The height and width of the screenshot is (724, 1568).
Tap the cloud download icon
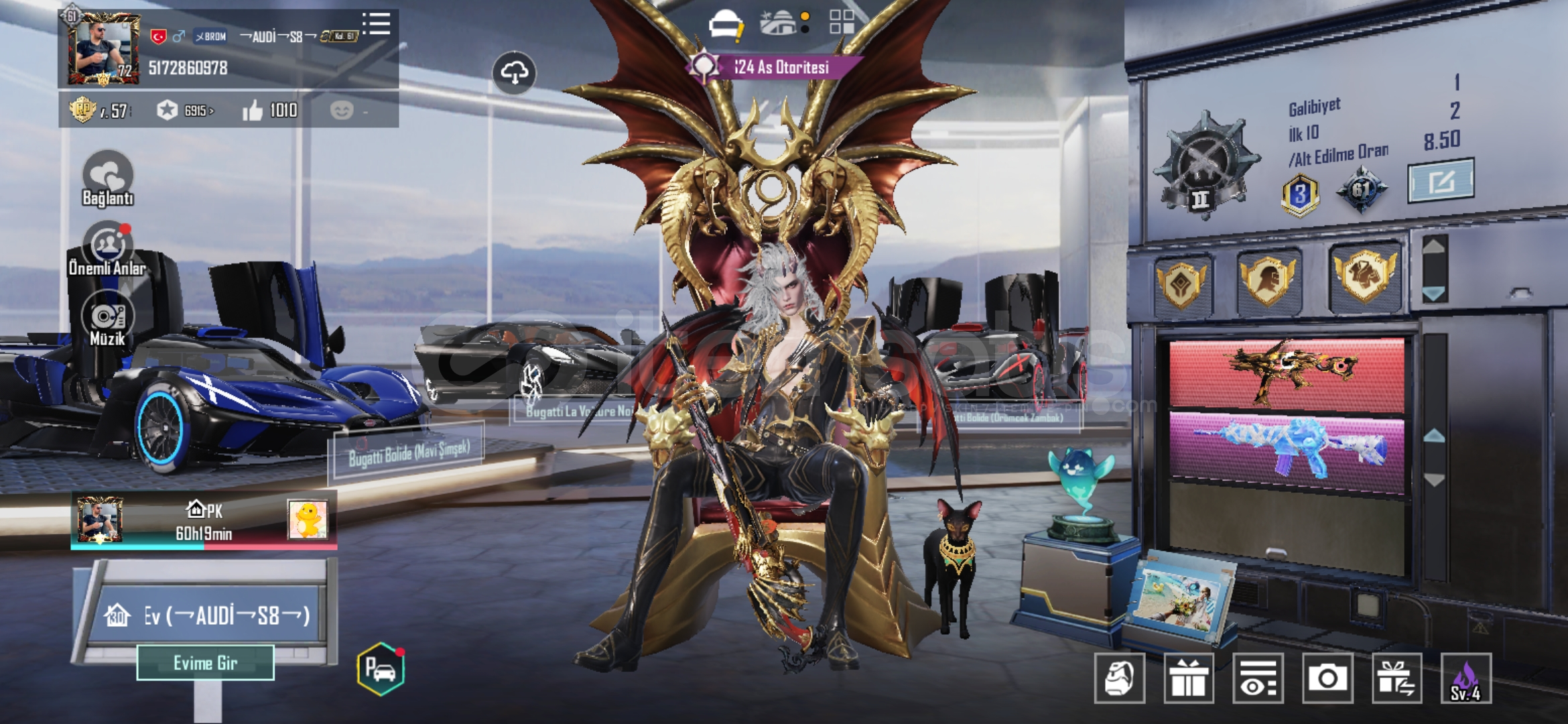pyautogui.click(x=514, y=72)
